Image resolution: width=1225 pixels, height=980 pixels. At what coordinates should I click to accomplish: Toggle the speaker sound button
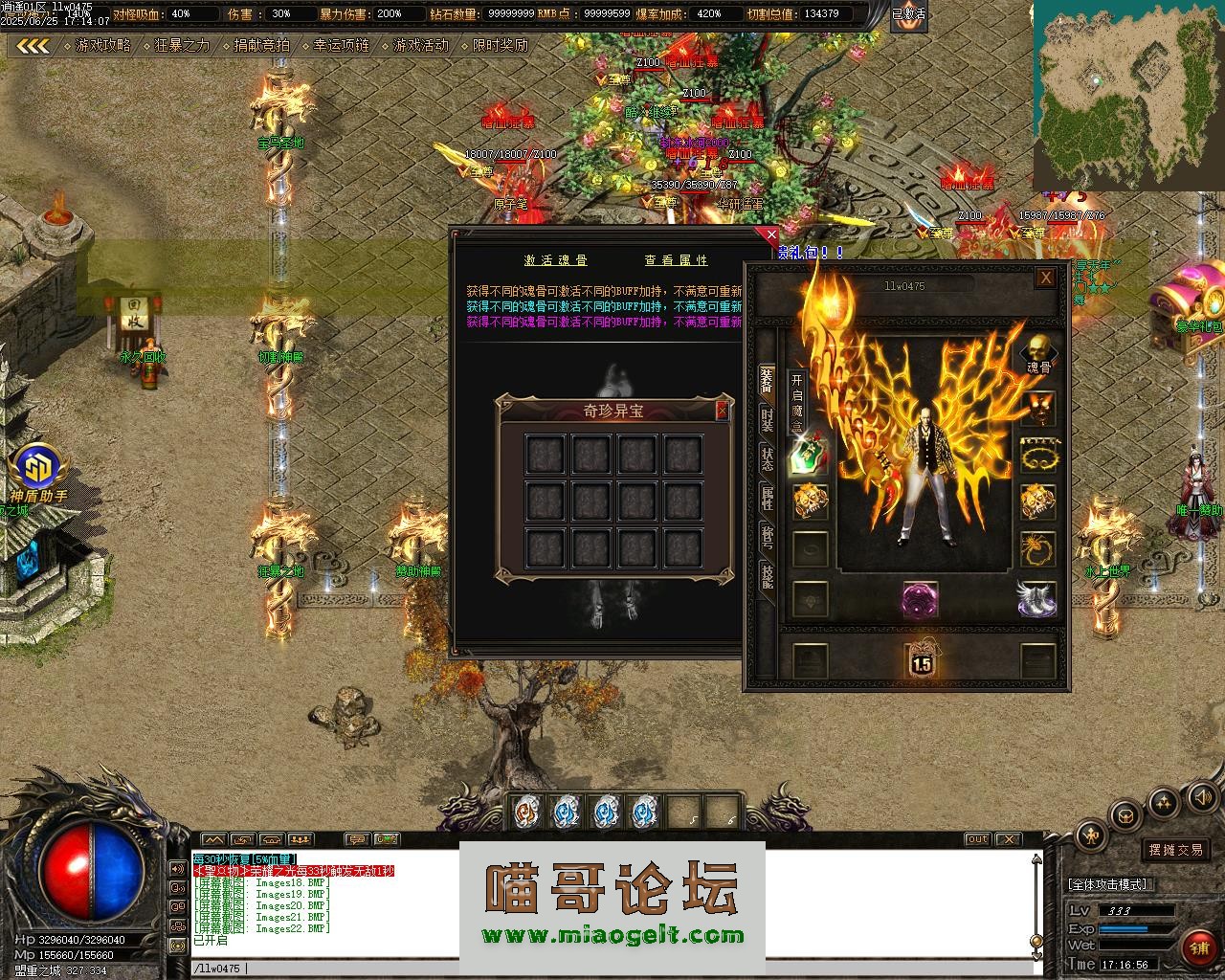1202,796
